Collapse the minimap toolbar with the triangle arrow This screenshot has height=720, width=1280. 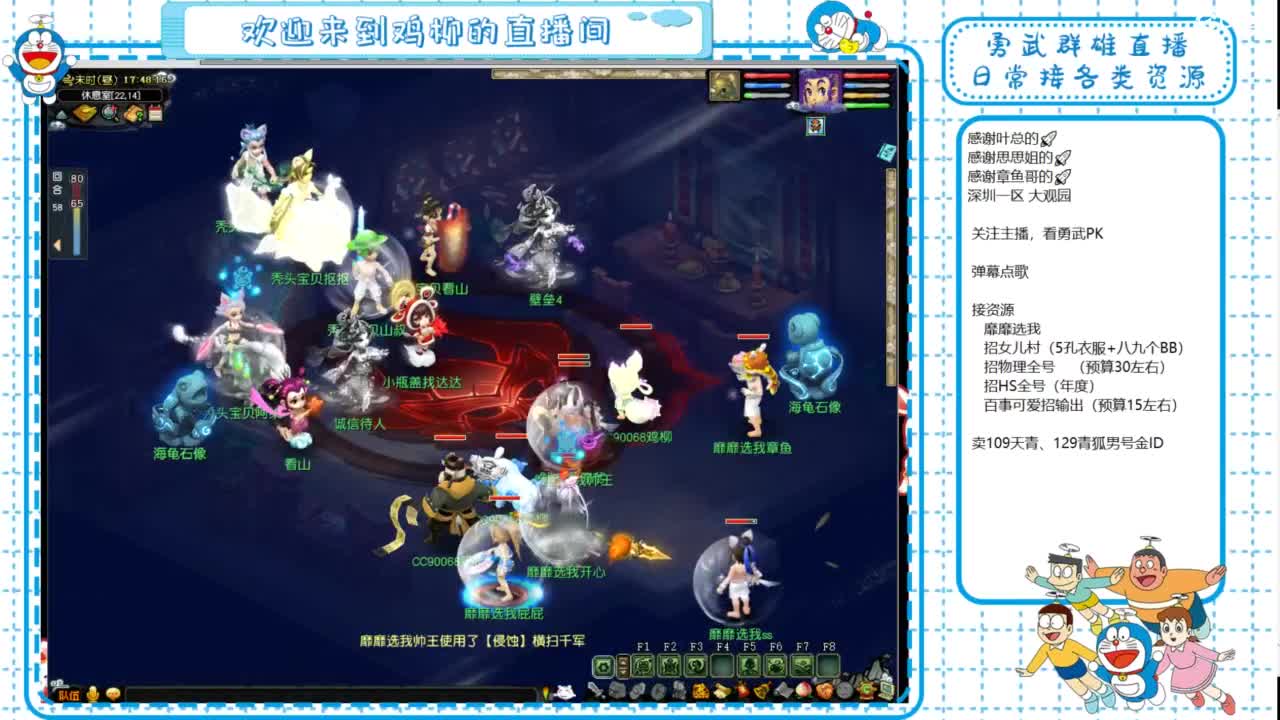click(62, 113)
